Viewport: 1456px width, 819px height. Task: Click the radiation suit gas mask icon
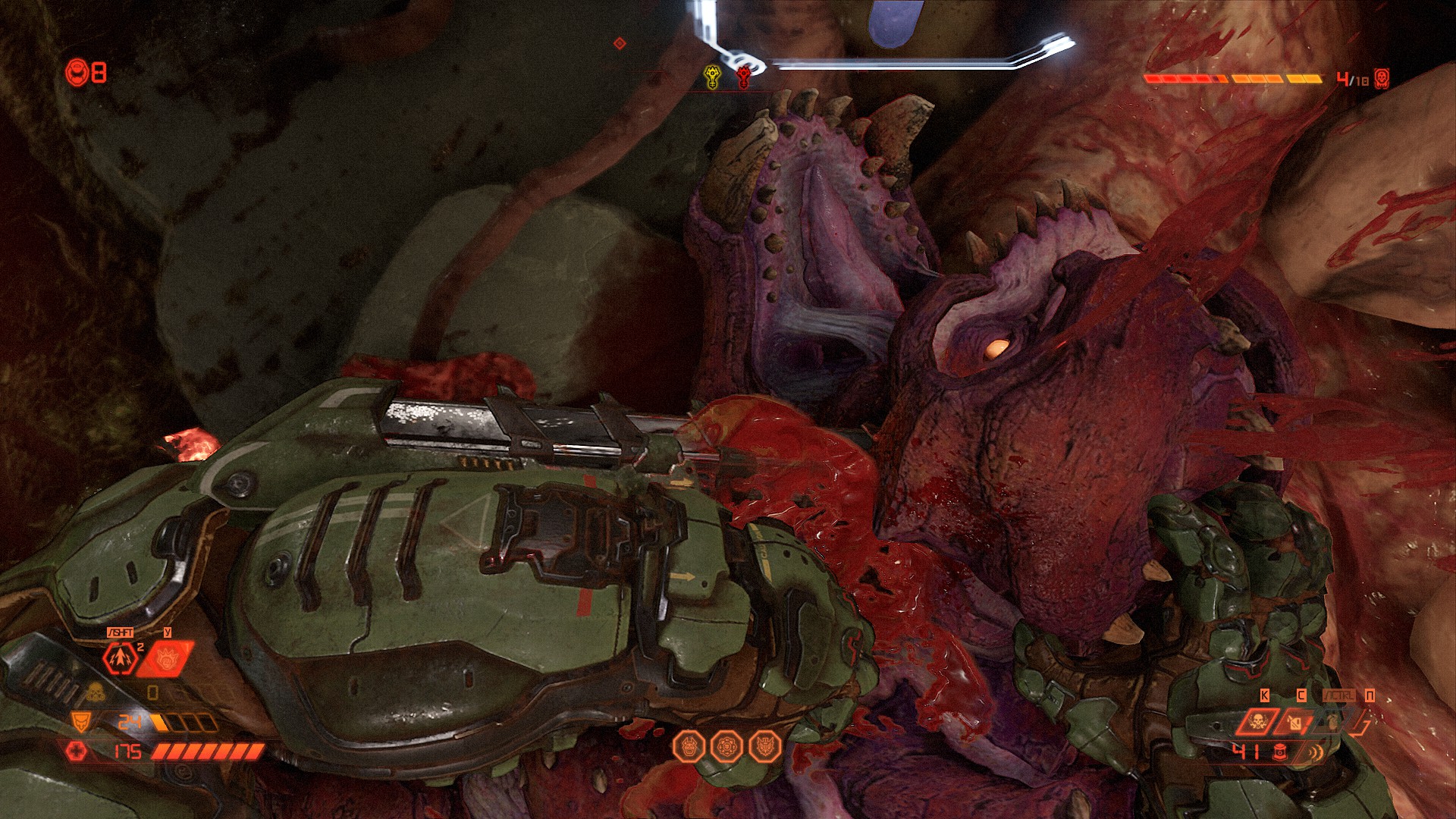[95, 692]
